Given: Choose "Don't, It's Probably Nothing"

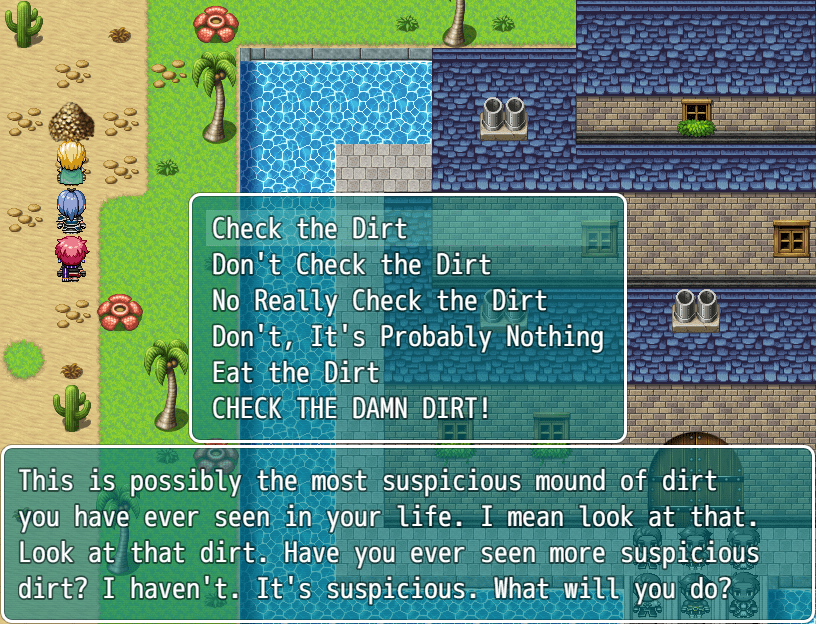Looking at the screenshot, I should coord(407,337).
